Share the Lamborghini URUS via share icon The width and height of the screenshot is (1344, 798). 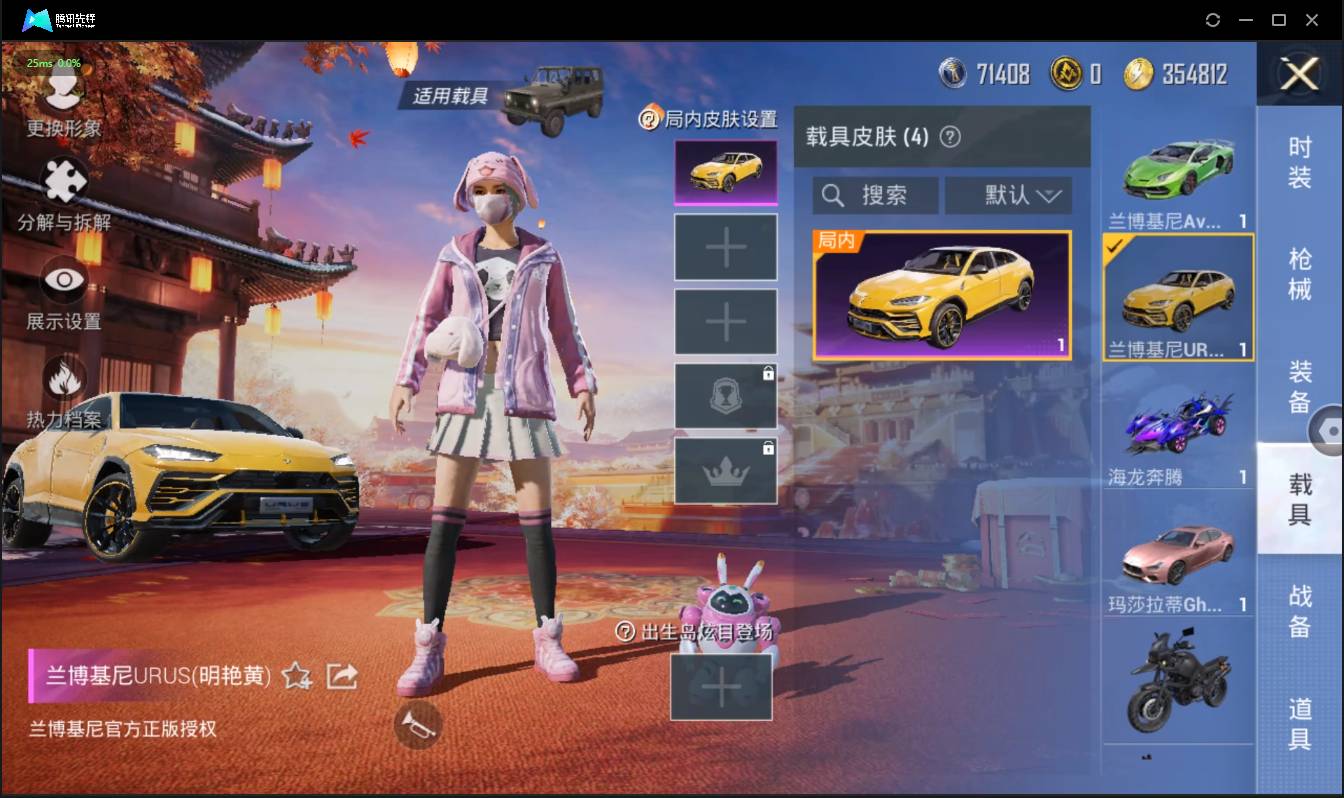[342, 676]
